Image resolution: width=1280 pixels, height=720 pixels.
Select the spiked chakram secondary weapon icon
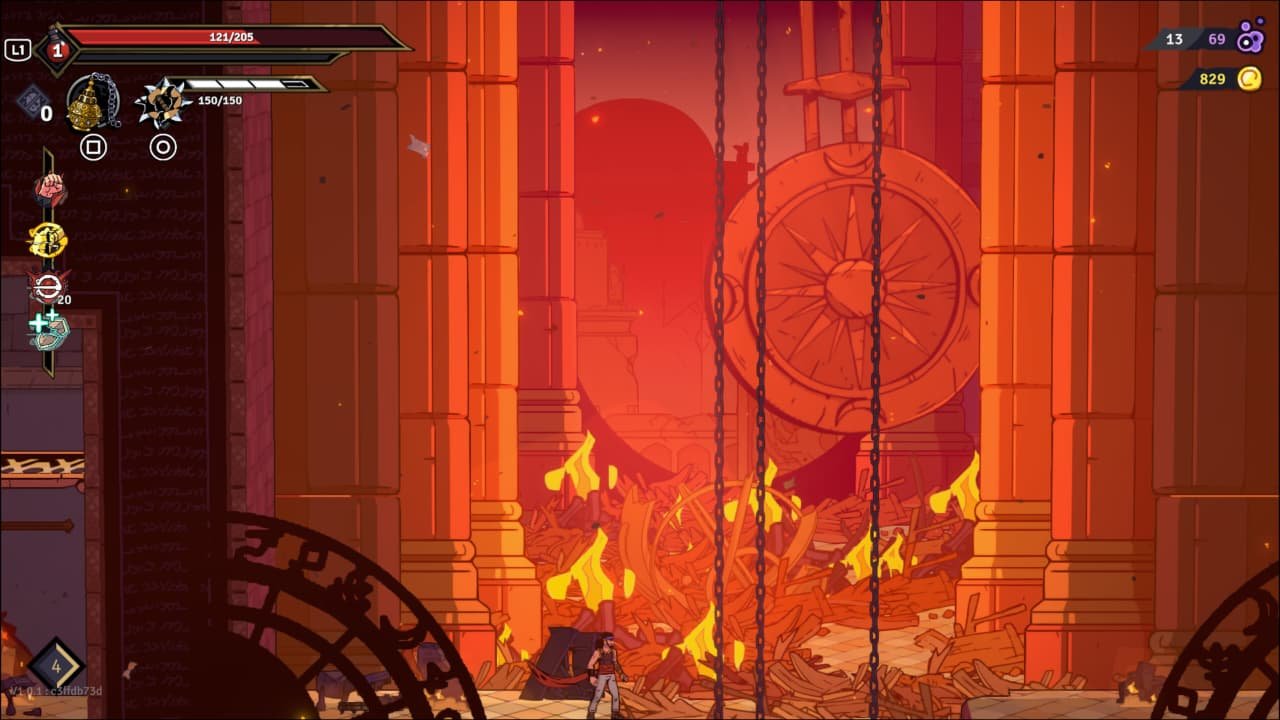tap(162, 103)
